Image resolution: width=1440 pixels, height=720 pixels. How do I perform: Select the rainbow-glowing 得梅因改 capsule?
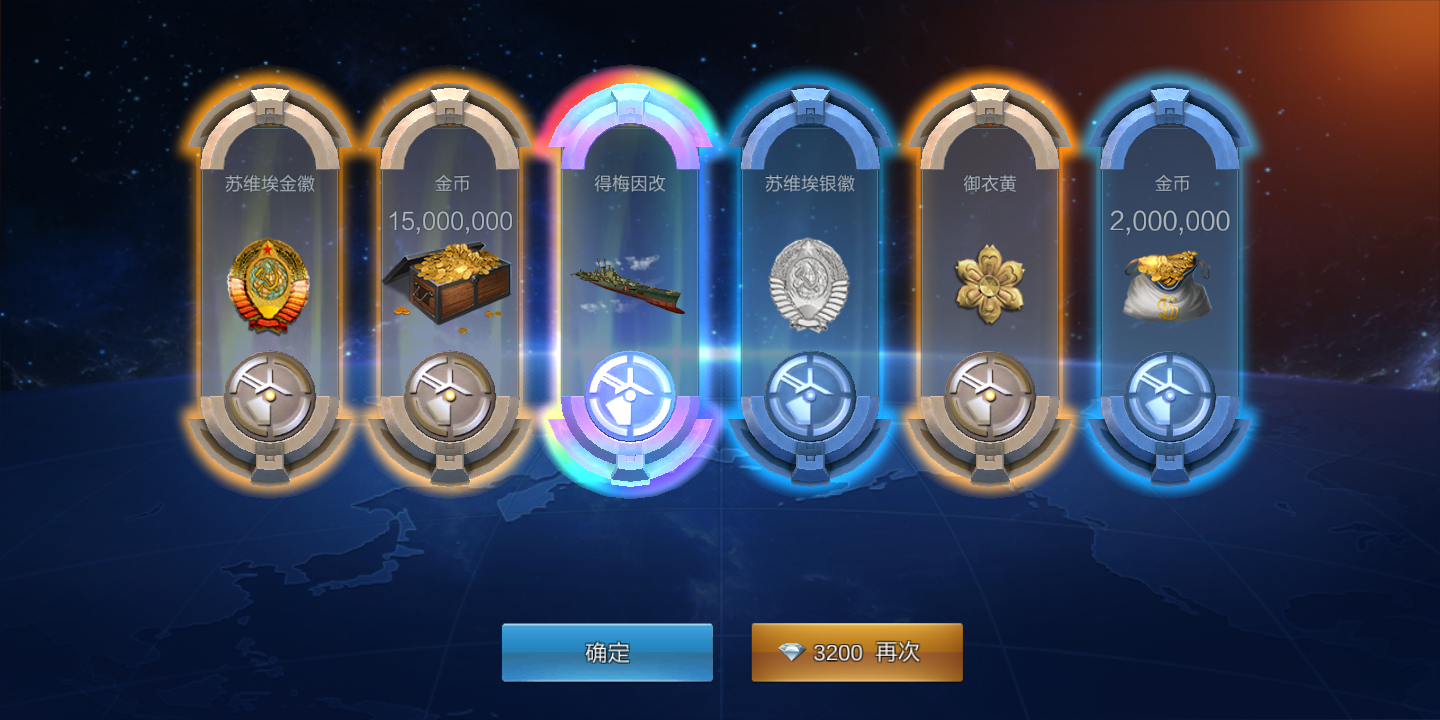[630, 280]
